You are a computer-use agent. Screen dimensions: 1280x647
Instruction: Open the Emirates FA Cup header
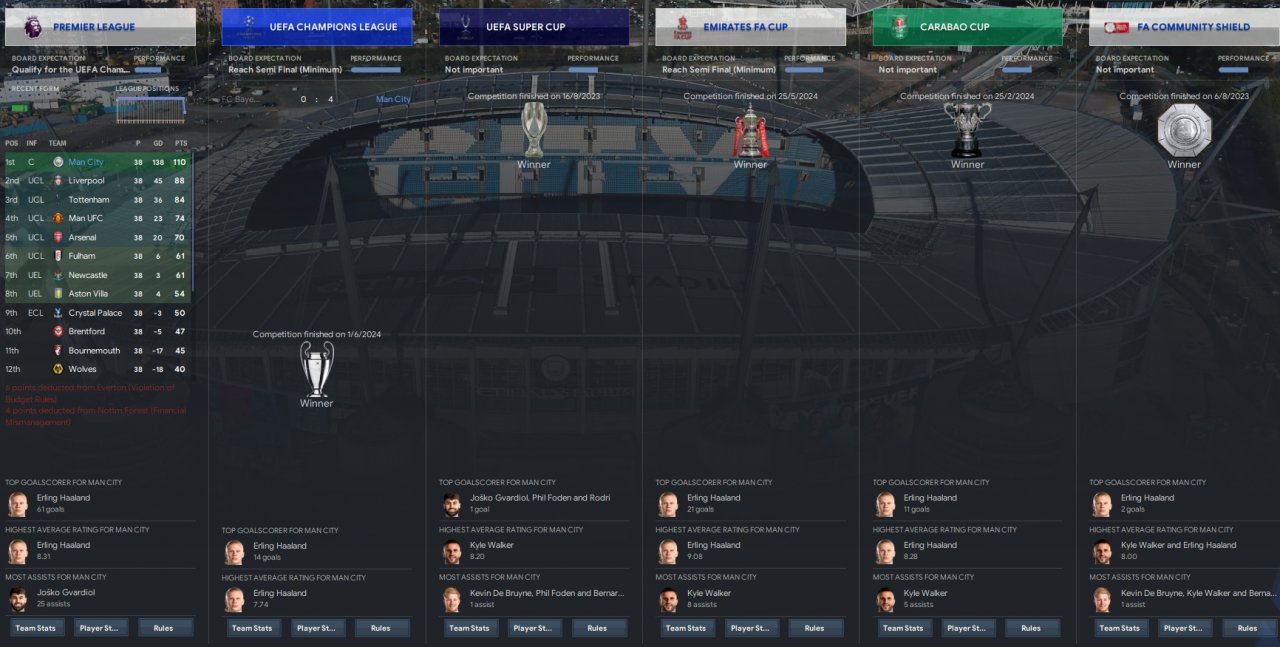pos(751,27)
